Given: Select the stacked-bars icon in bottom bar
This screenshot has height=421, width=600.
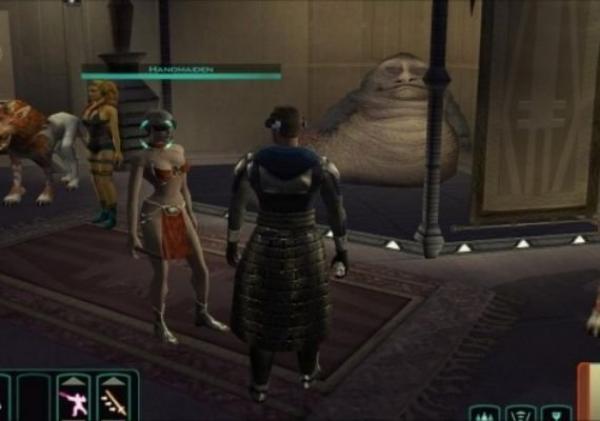Looking at the screenshot, I should click(x=520, y=414).
